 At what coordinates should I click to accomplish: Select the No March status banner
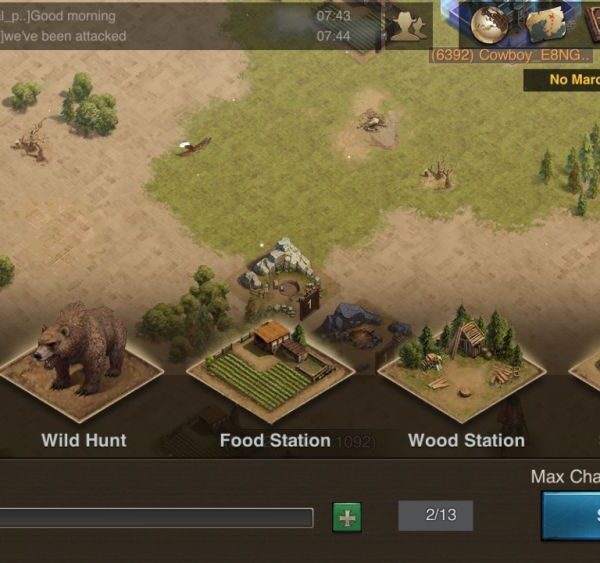565,80
